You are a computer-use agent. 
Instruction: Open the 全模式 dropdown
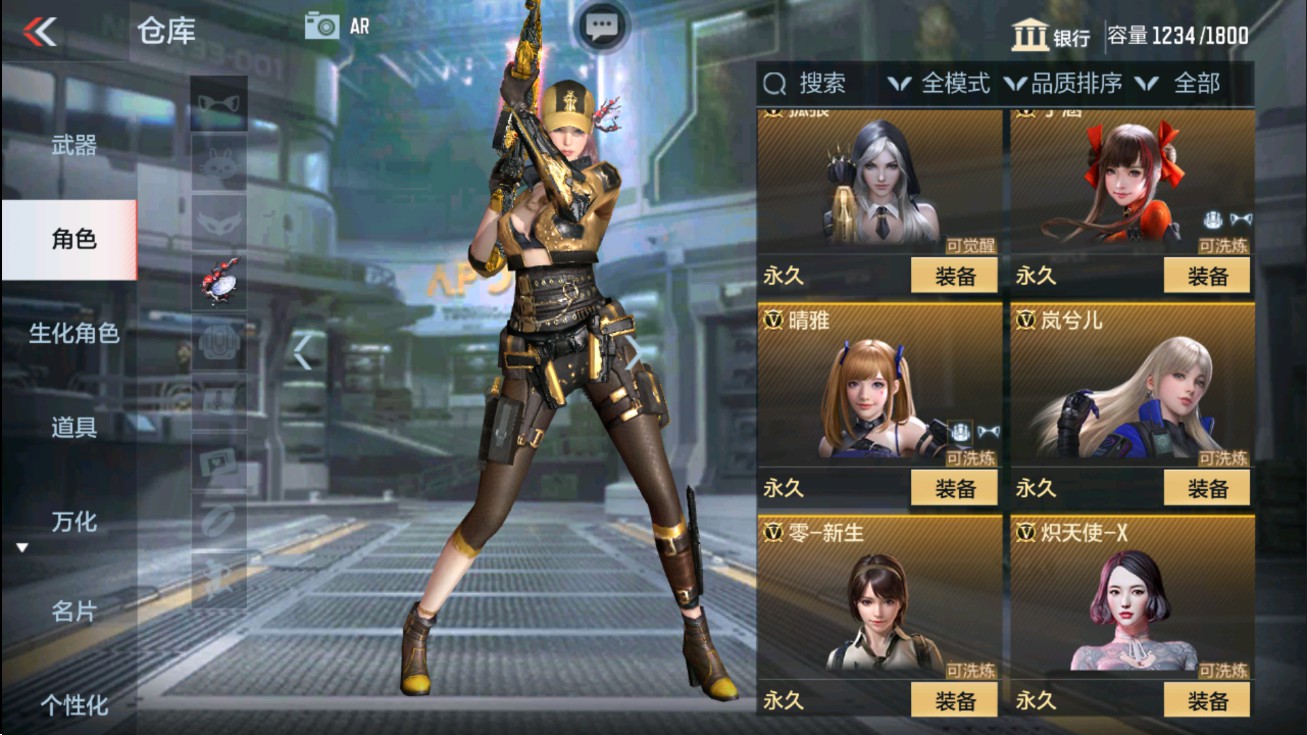tap(950, 85)
